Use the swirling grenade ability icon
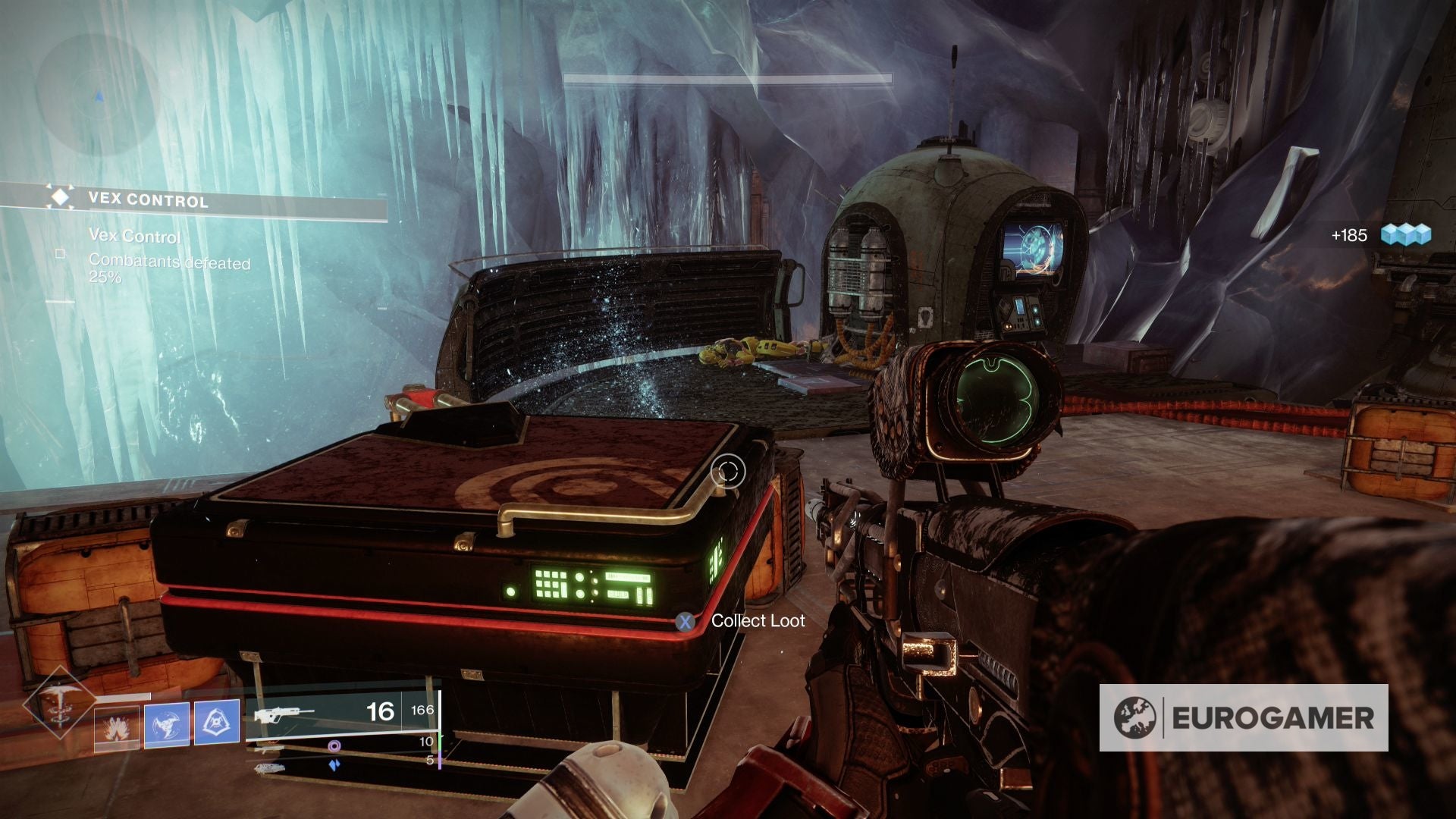The width and height of the screenshot is (1456, 819). point(167,725)
